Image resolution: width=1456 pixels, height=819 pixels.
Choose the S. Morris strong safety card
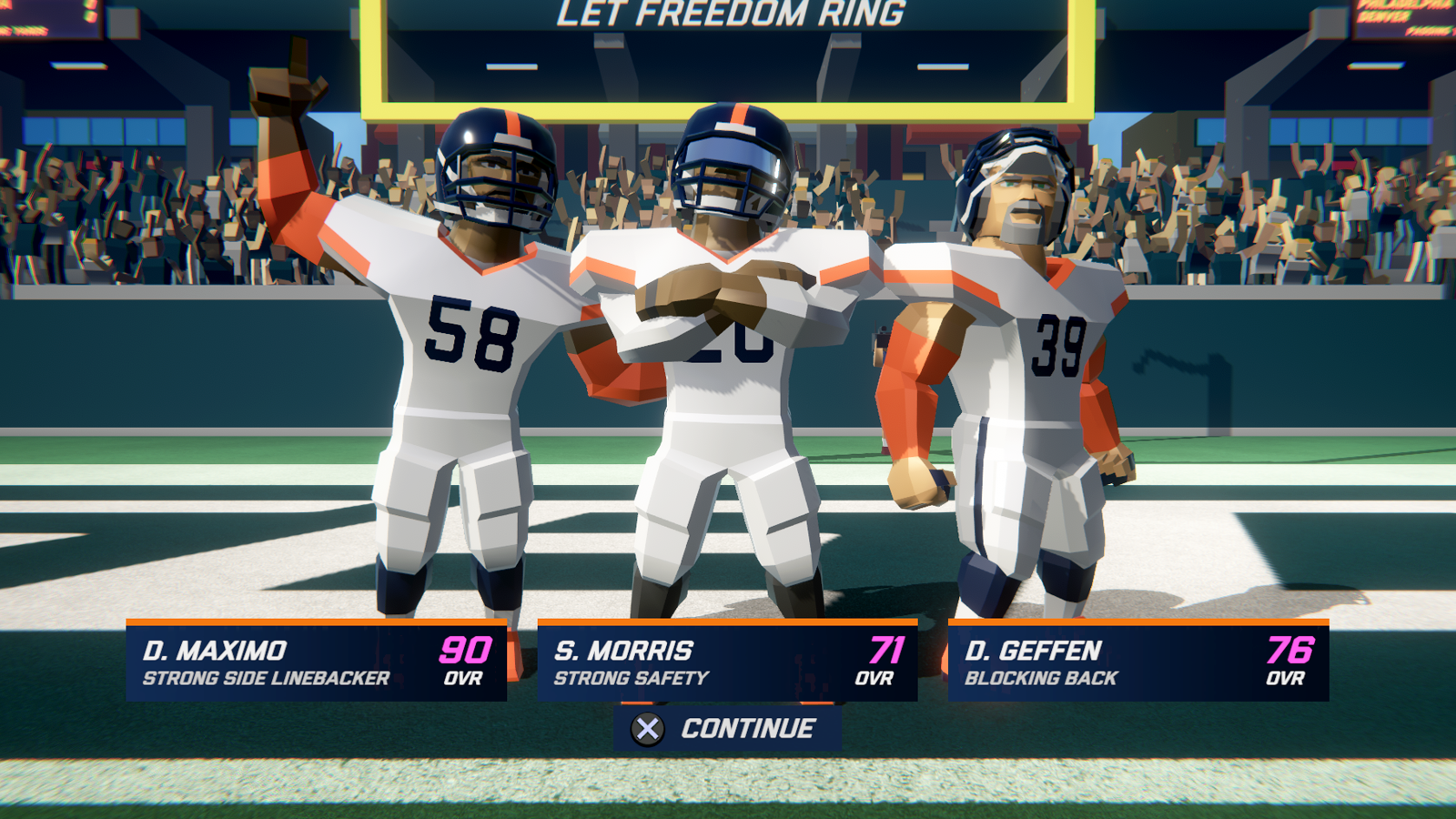click(727, 662)
